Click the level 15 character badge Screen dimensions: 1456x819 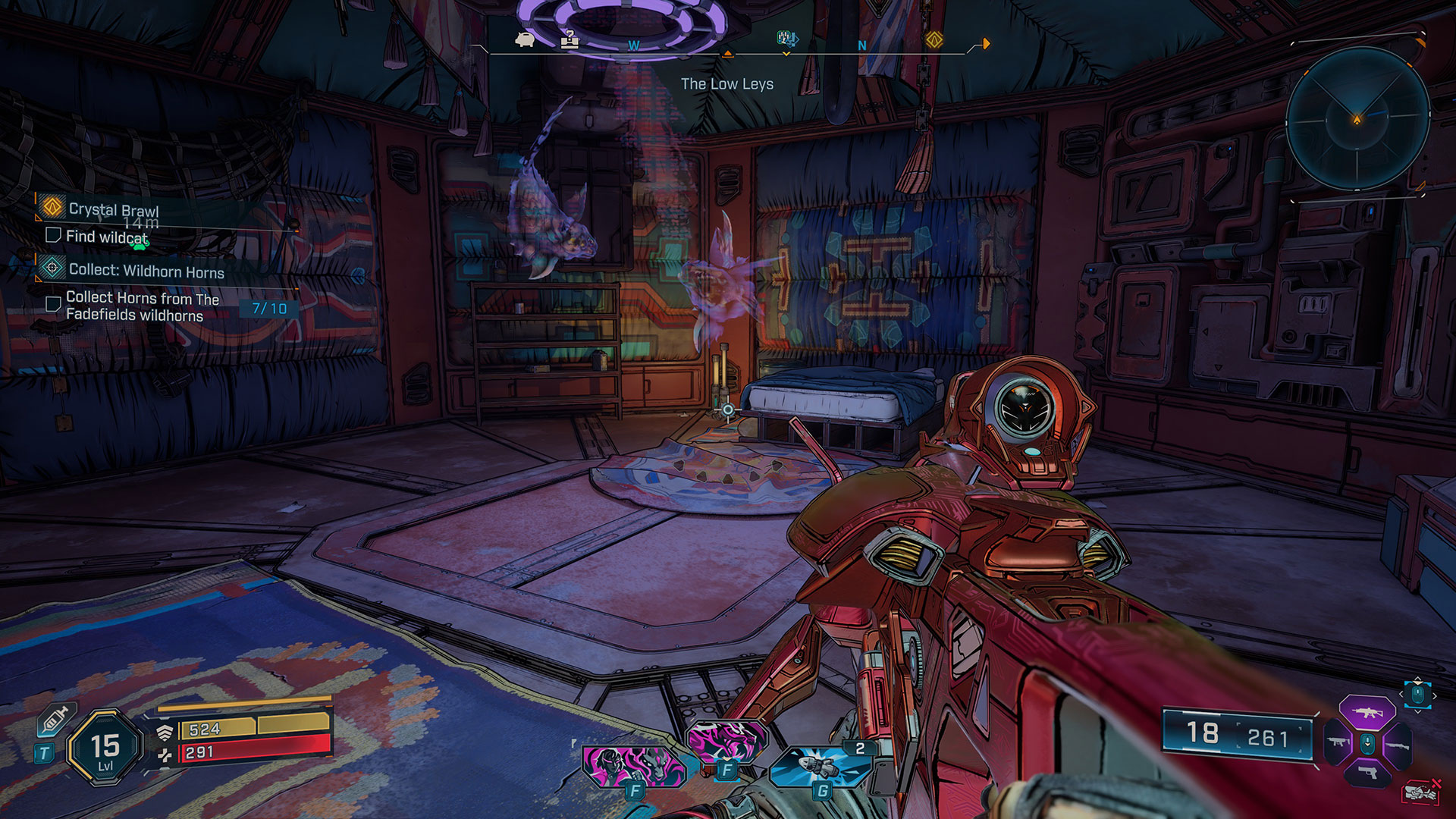105,748
